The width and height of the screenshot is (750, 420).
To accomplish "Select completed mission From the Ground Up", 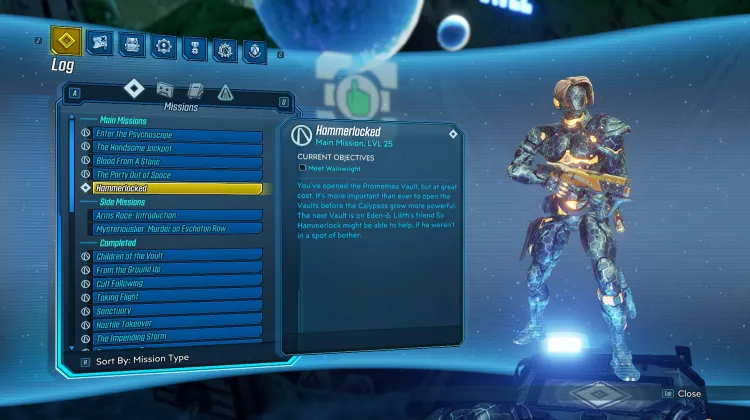I will point(177,270).
